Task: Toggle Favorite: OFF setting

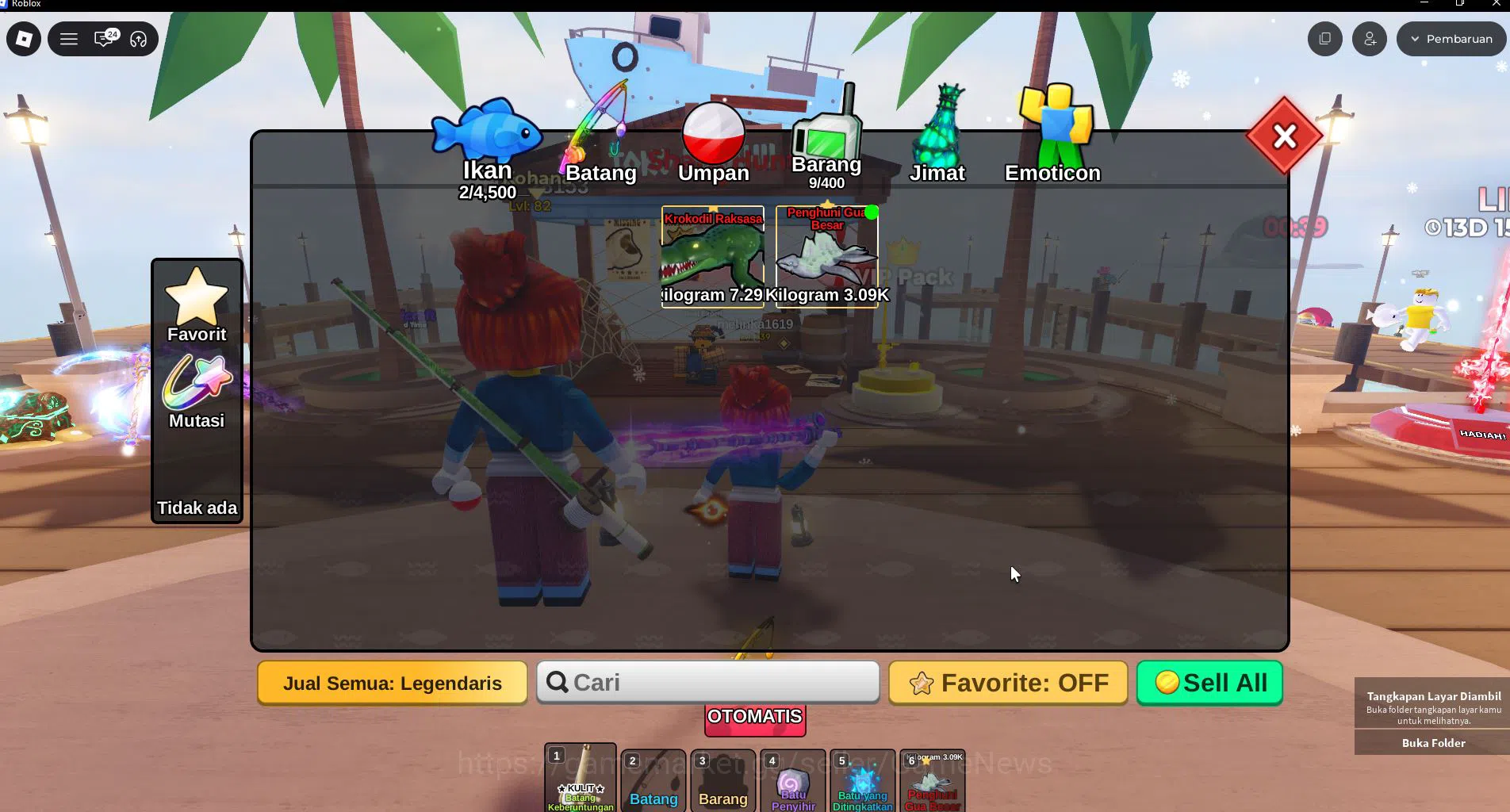Action: click(x=1007, y=682)
